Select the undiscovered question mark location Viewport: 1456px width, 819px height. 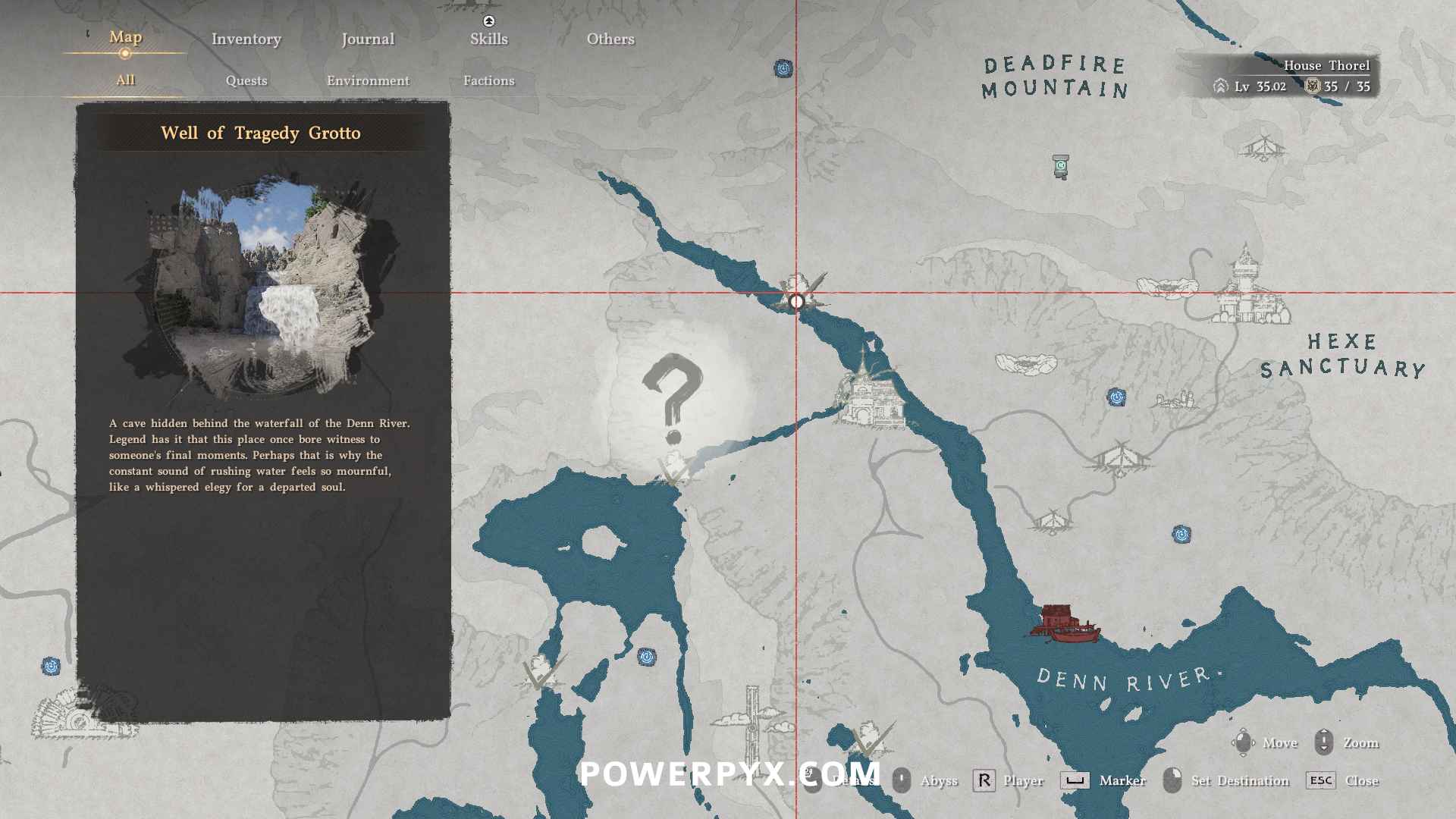673,398
